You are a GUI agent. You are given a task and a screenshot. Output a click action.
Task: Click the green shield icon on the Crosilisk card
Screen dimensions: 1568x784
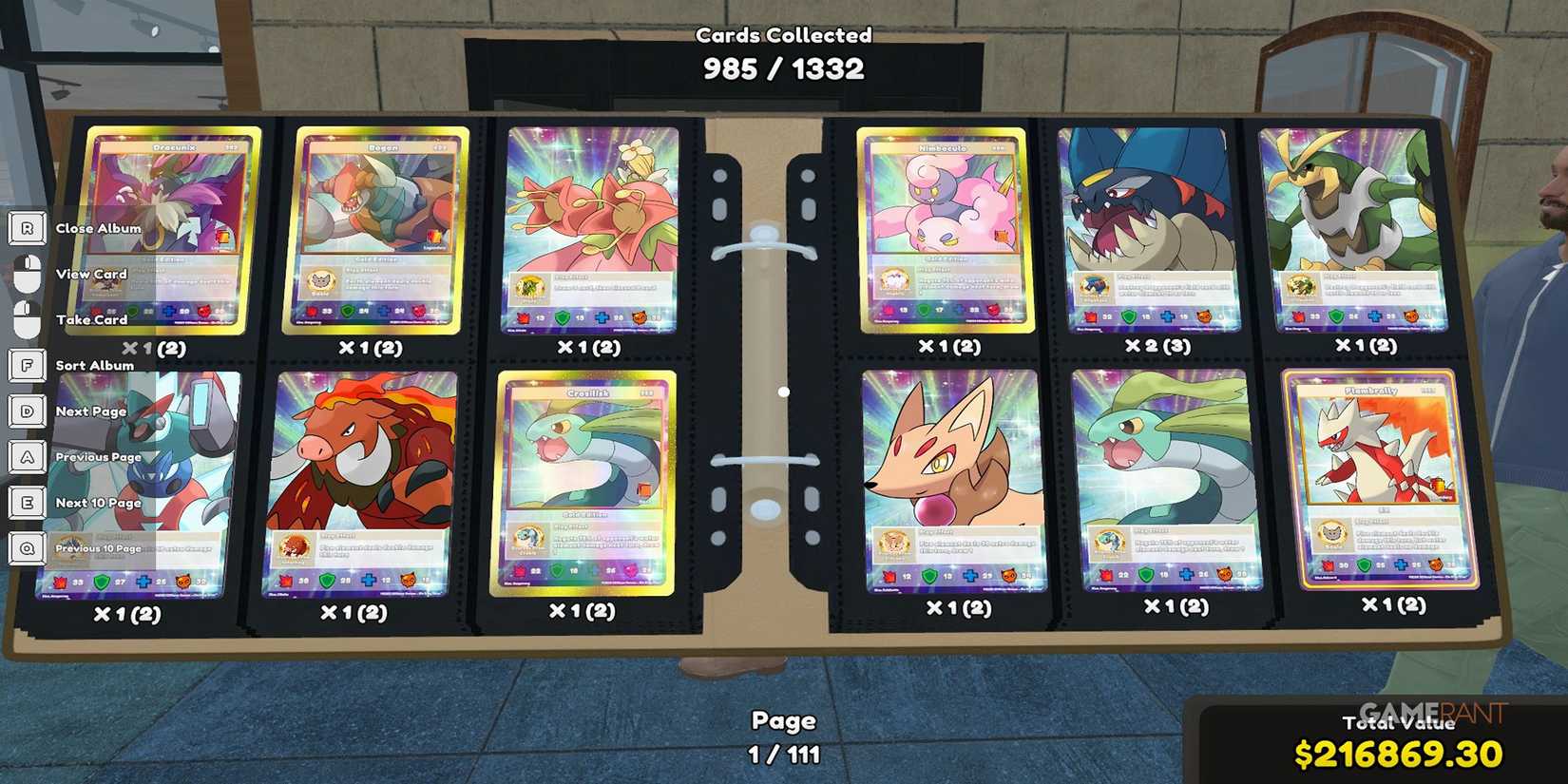(x=558, y=570)
